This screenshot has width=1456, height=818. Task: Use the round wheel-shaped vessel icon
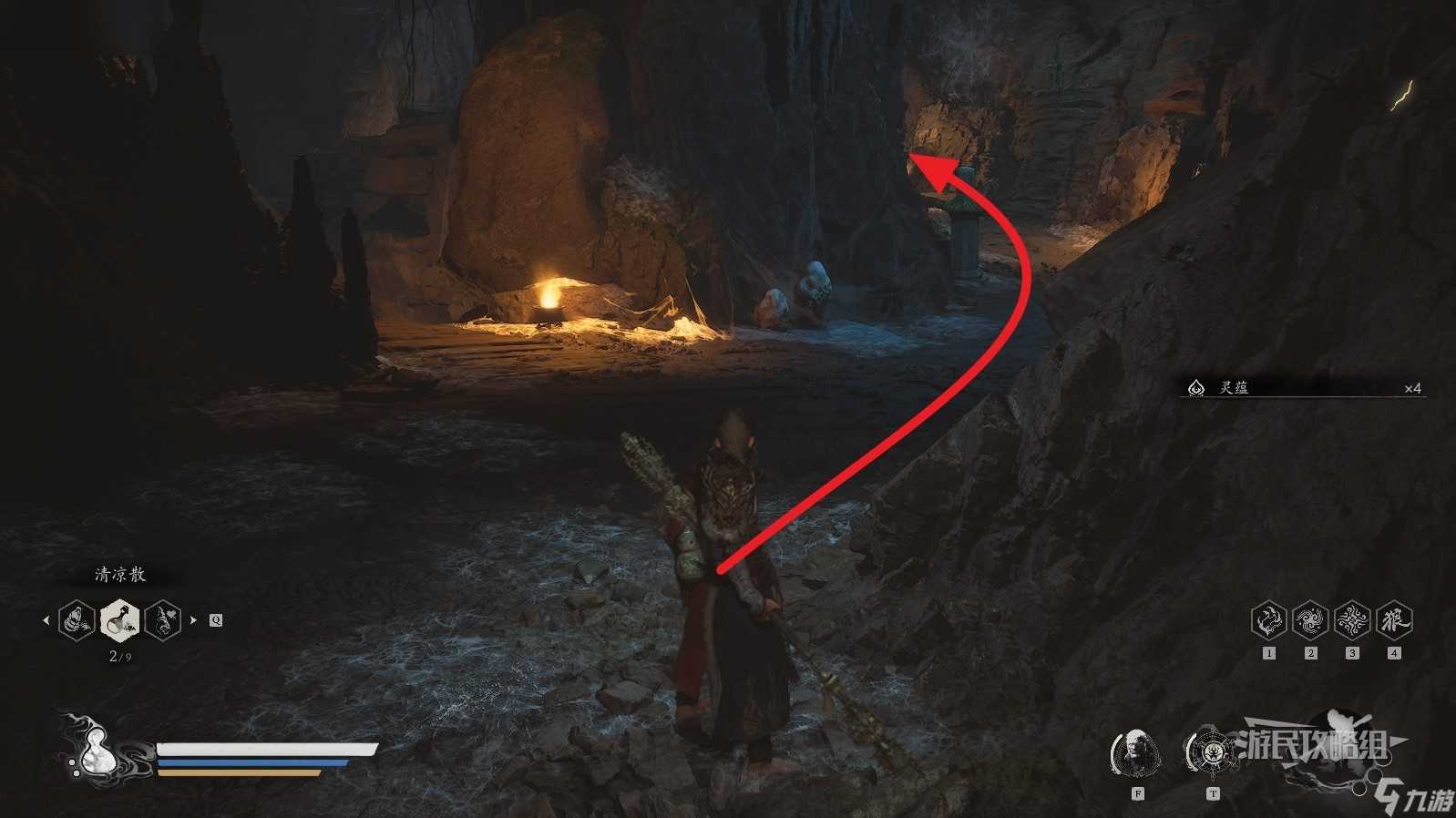tap(1212, 752)
